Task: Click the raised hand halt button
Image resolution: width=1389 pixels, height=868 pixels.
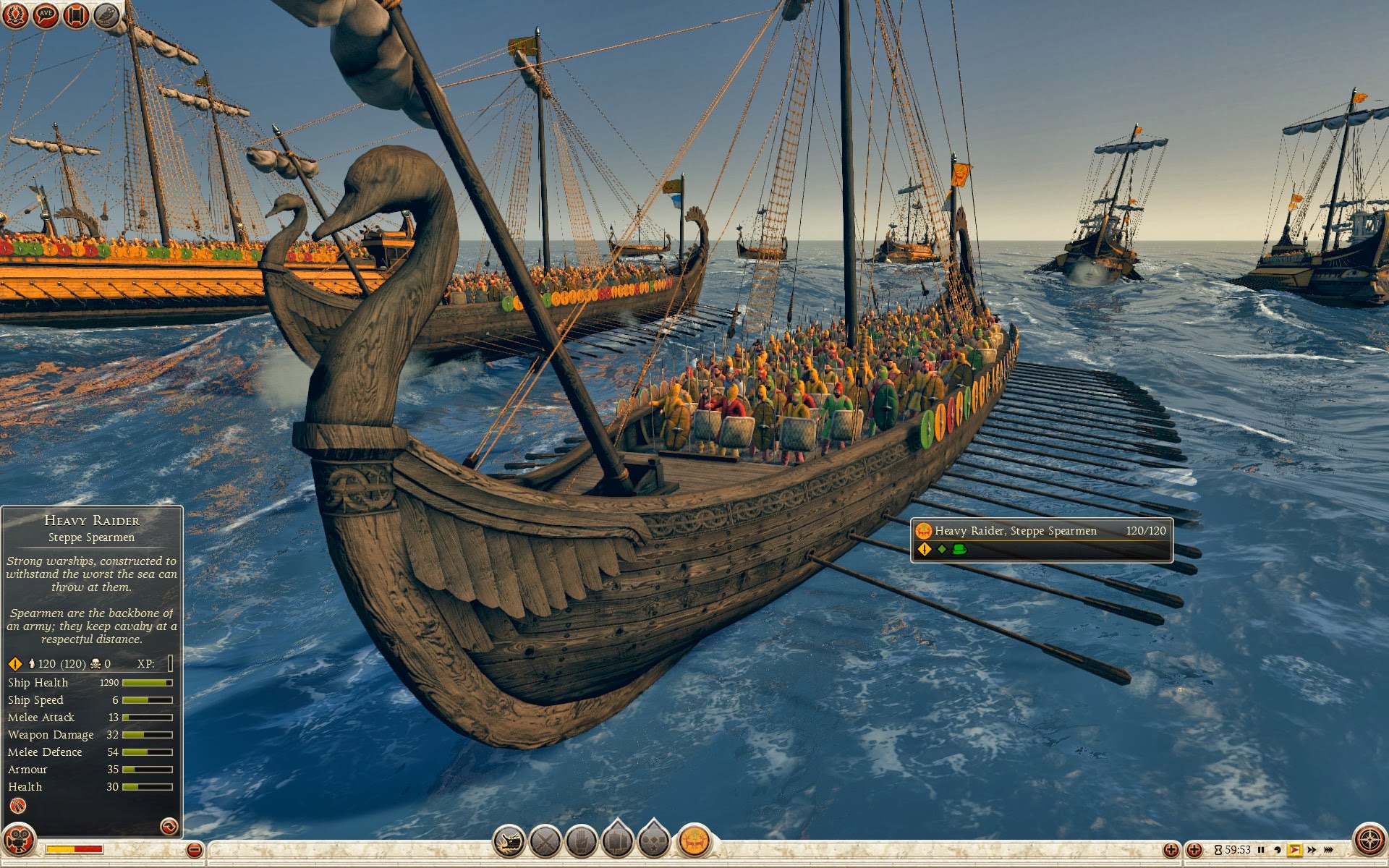Action: tap(582, 841)
